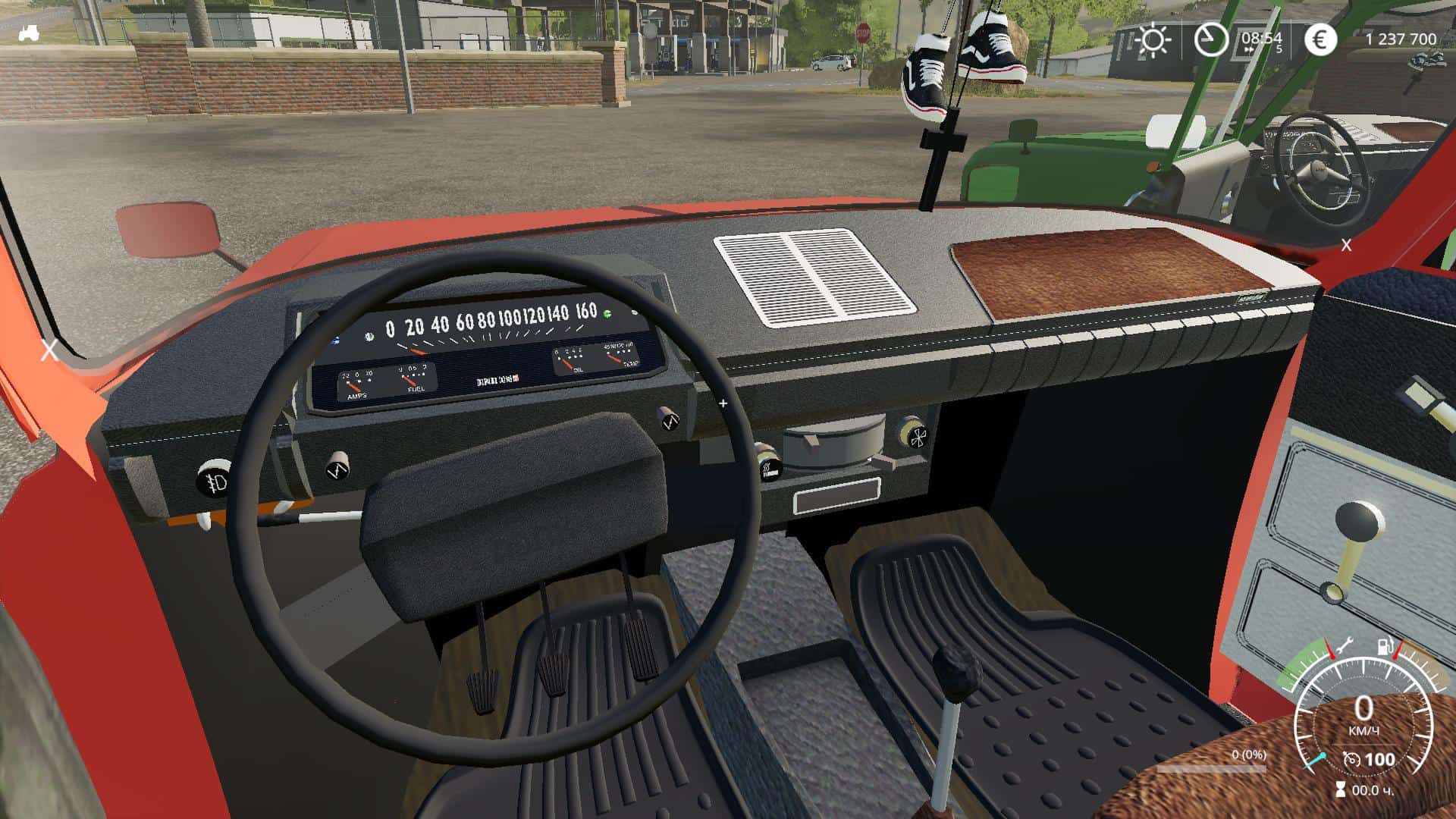Select the wrench damage gauge icon
Viewport: 1456px width, 819px height.
(1344, 647)
